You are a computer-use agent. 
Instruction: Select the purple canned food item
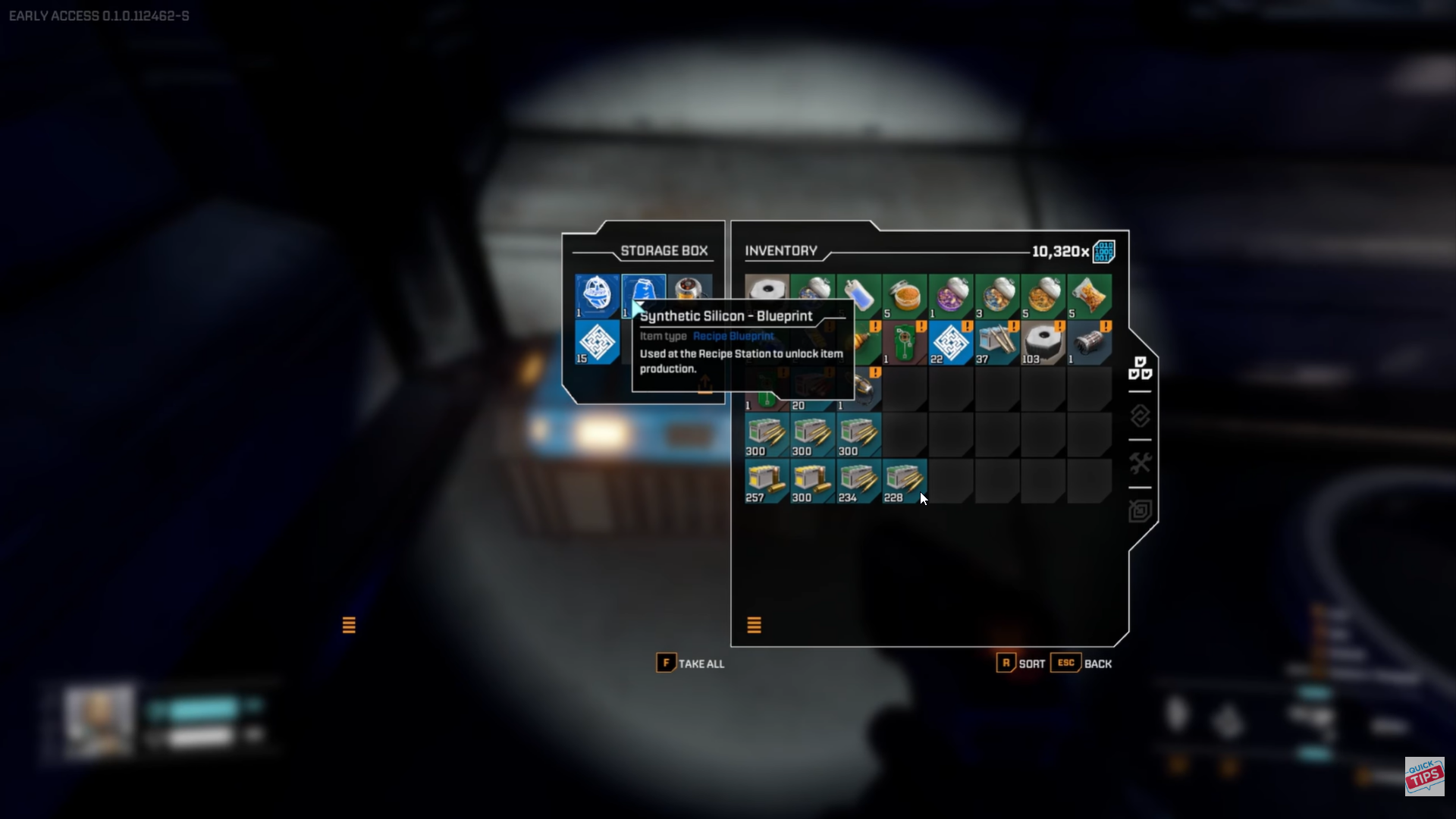951,297
